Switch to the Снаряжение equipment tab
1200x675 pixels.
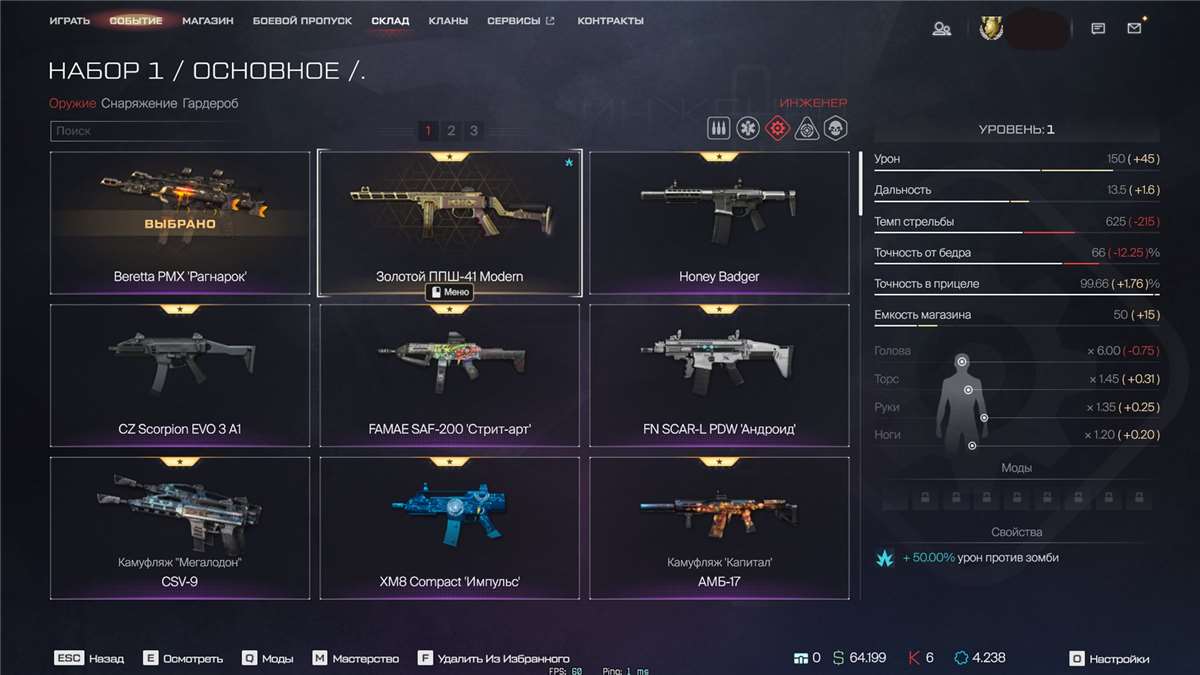tap(139, 103)
